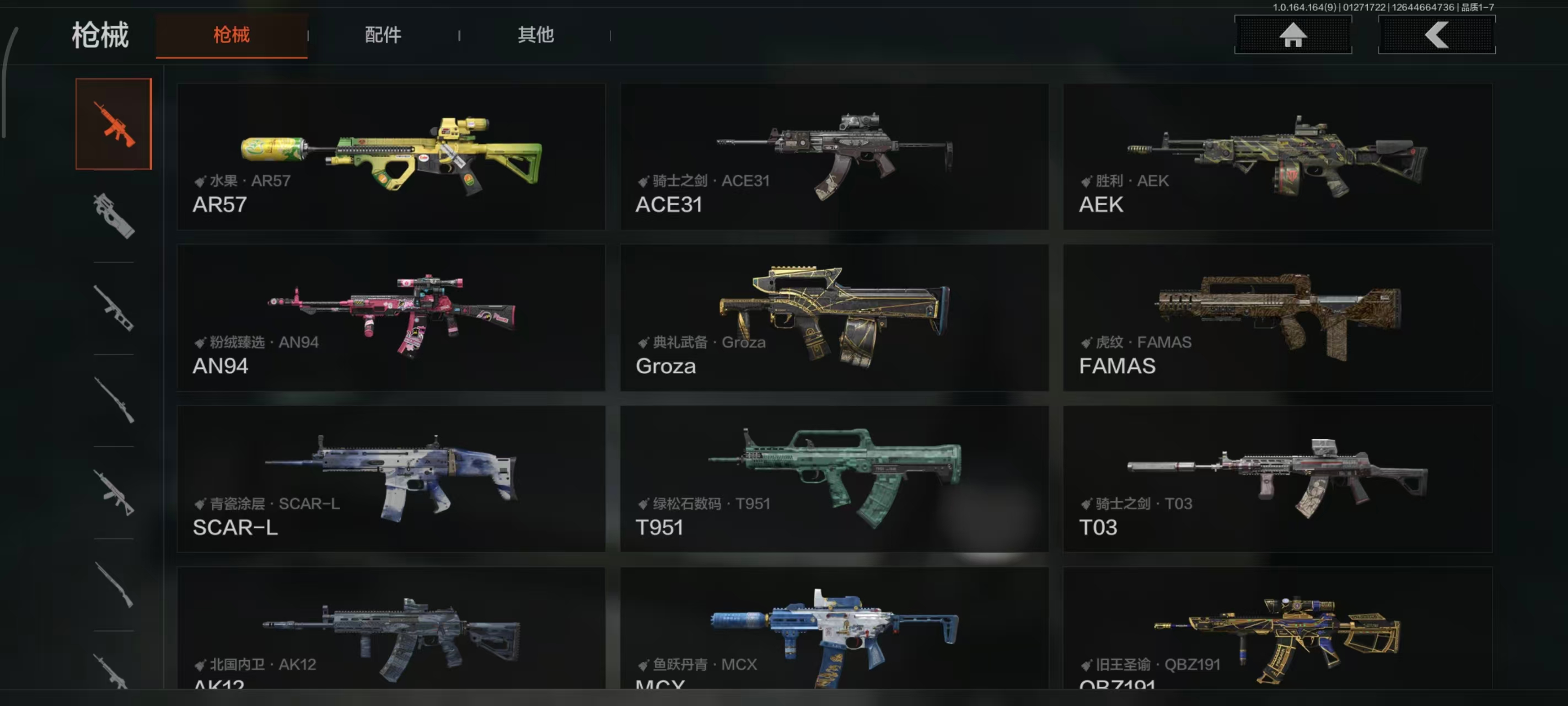Select the AR57 fruit skin card
This screenshot has height=706, width=1568.
click(391, 157)
